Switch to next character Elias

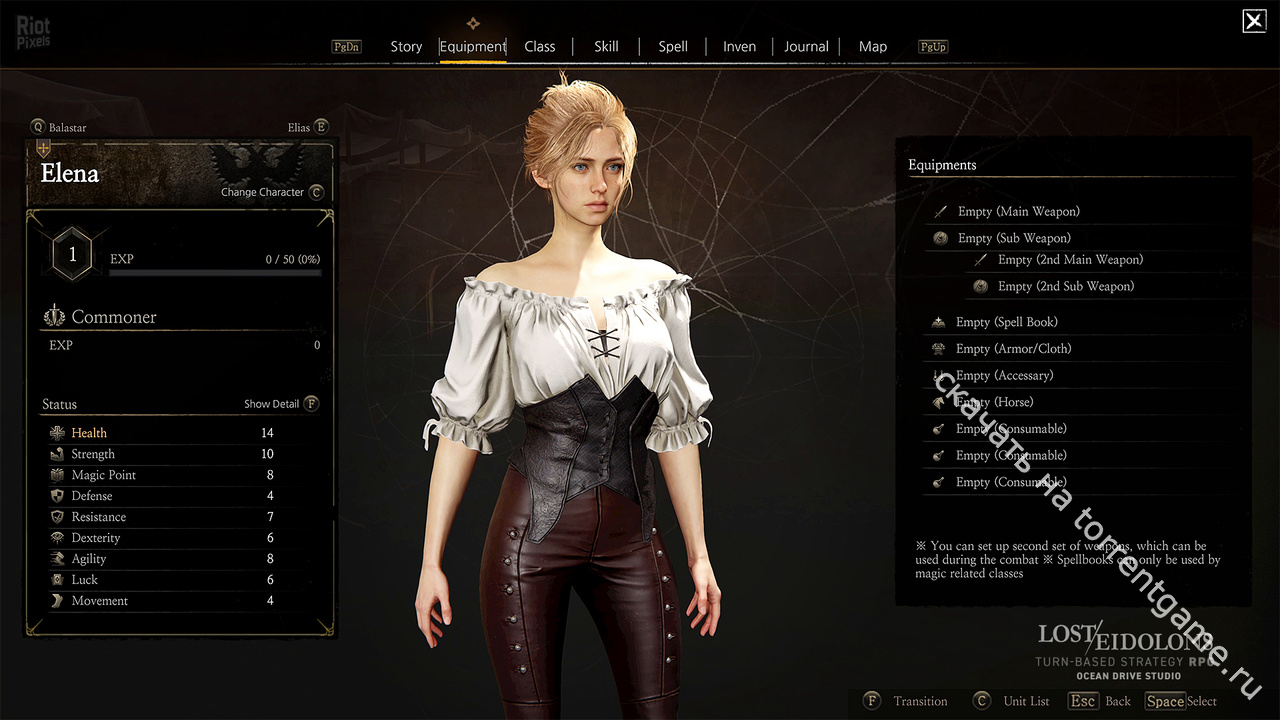305,127
